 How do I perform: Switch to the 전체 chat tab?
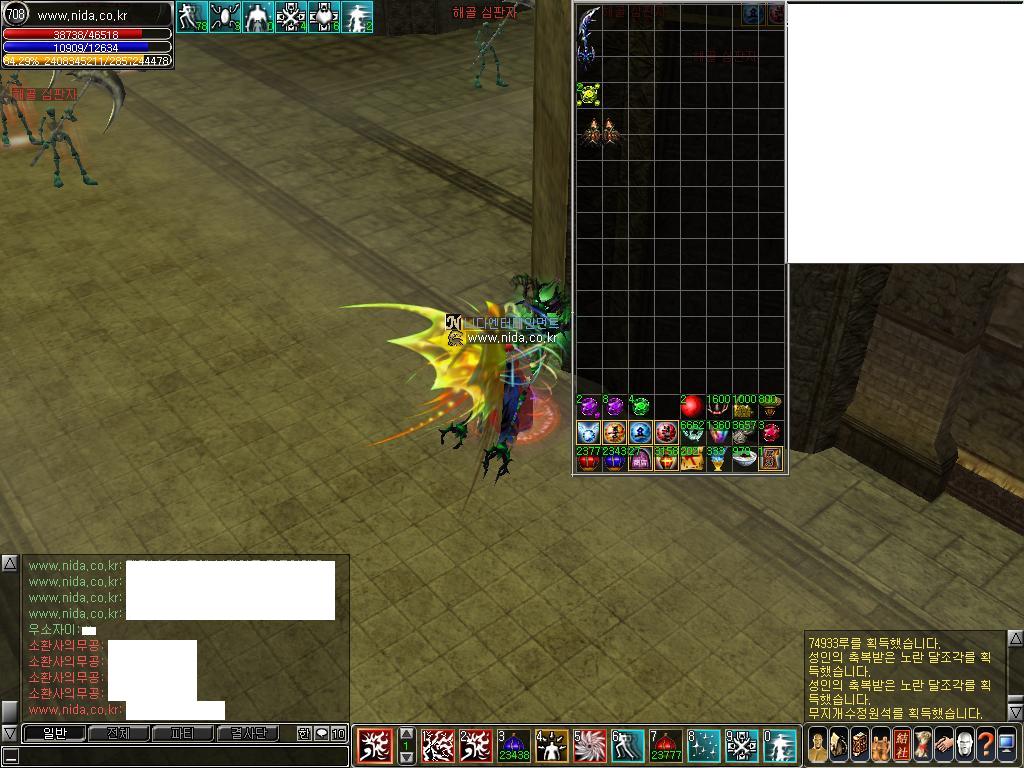point(118,733)
